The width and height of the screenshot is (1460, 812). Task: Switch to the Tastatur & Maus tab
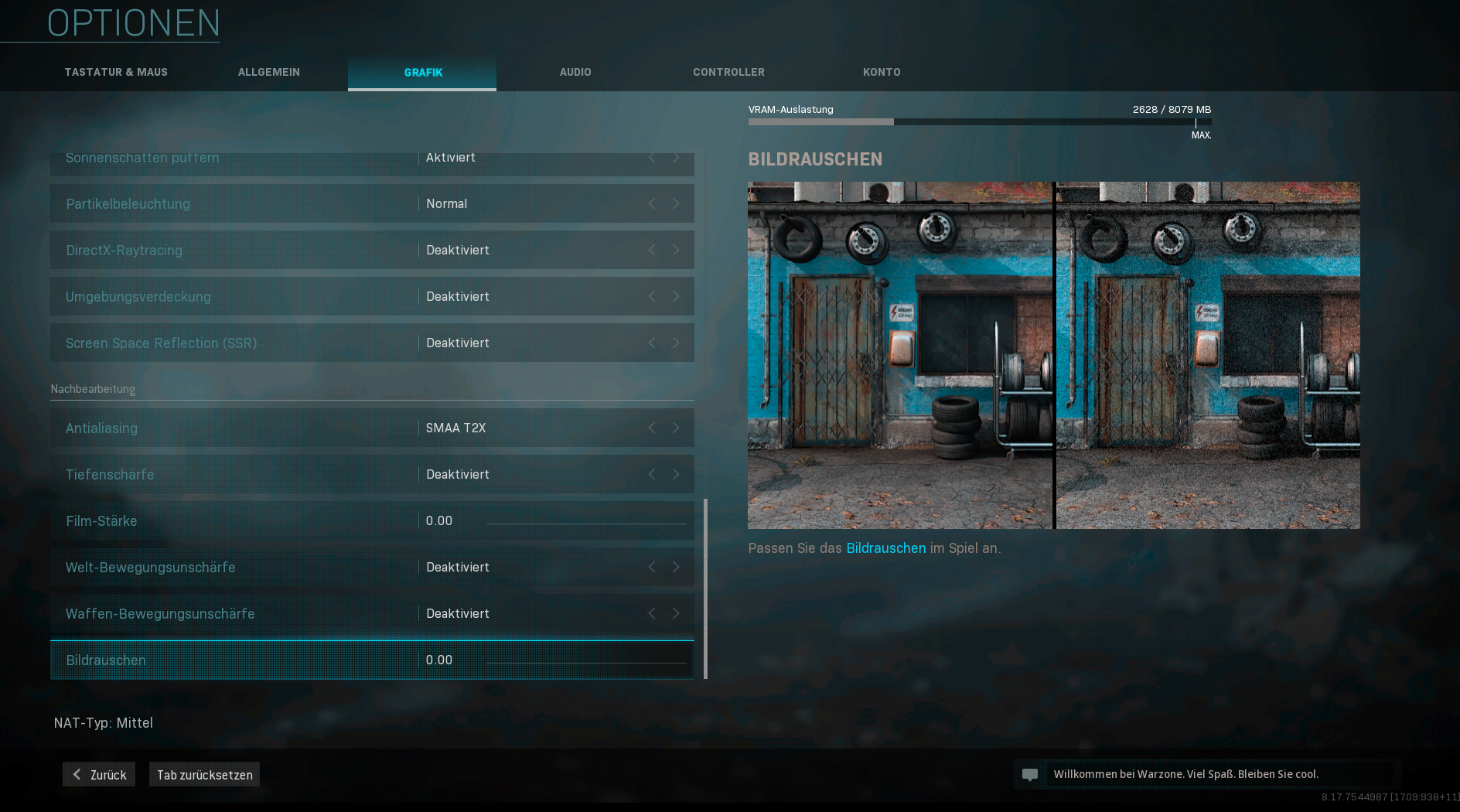(116, 72)
